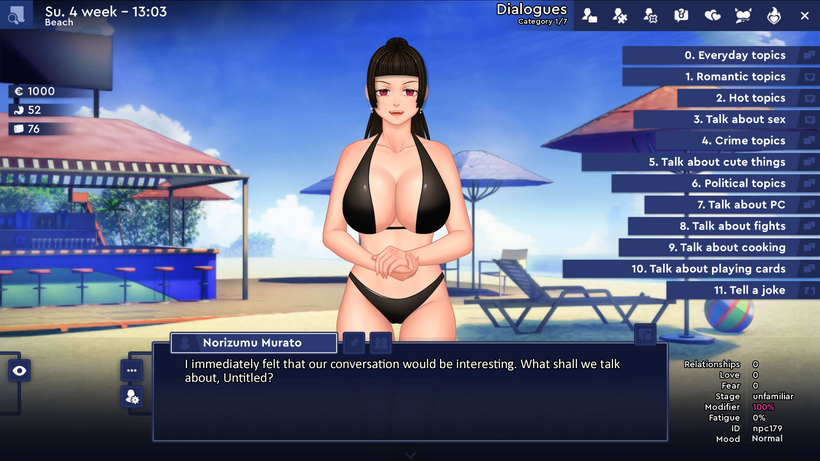The width and height of the screenshot is (820, 461).
Task: Open the flaming heart dialogue category
Action: click(x=773, y=15)
